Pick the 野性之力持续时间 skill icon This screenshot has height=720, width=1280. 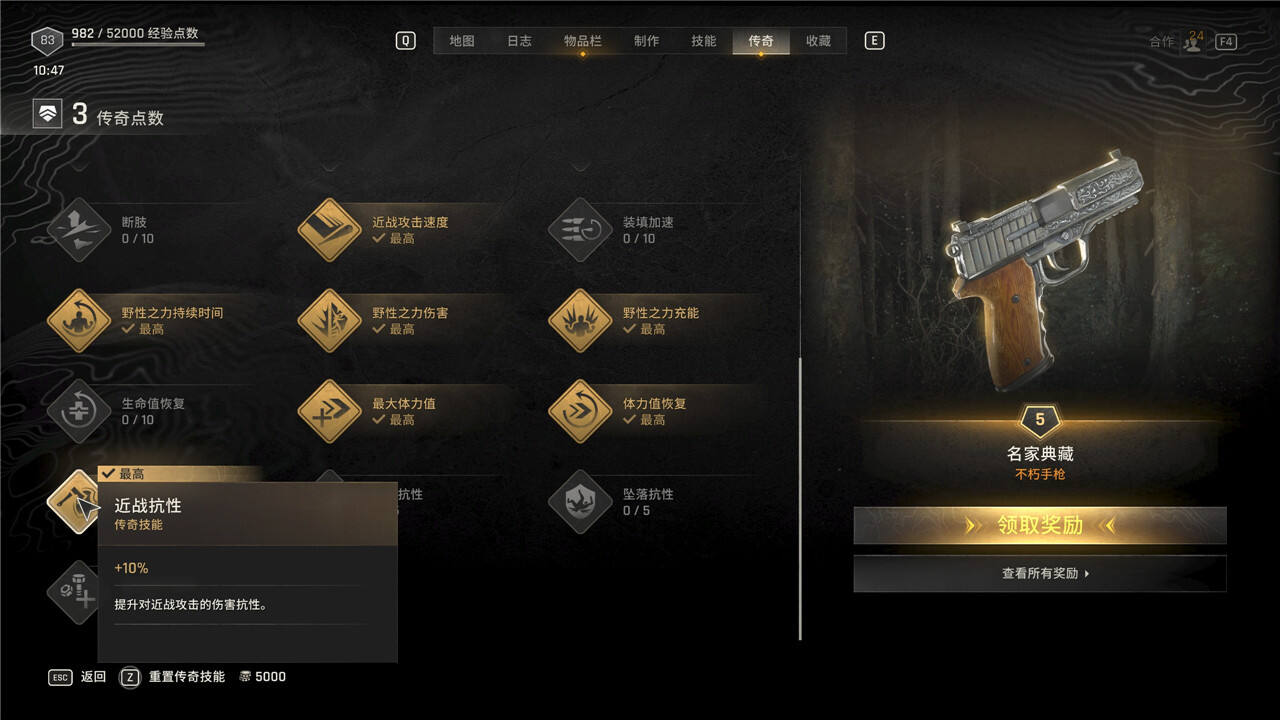tap(79, 321)
